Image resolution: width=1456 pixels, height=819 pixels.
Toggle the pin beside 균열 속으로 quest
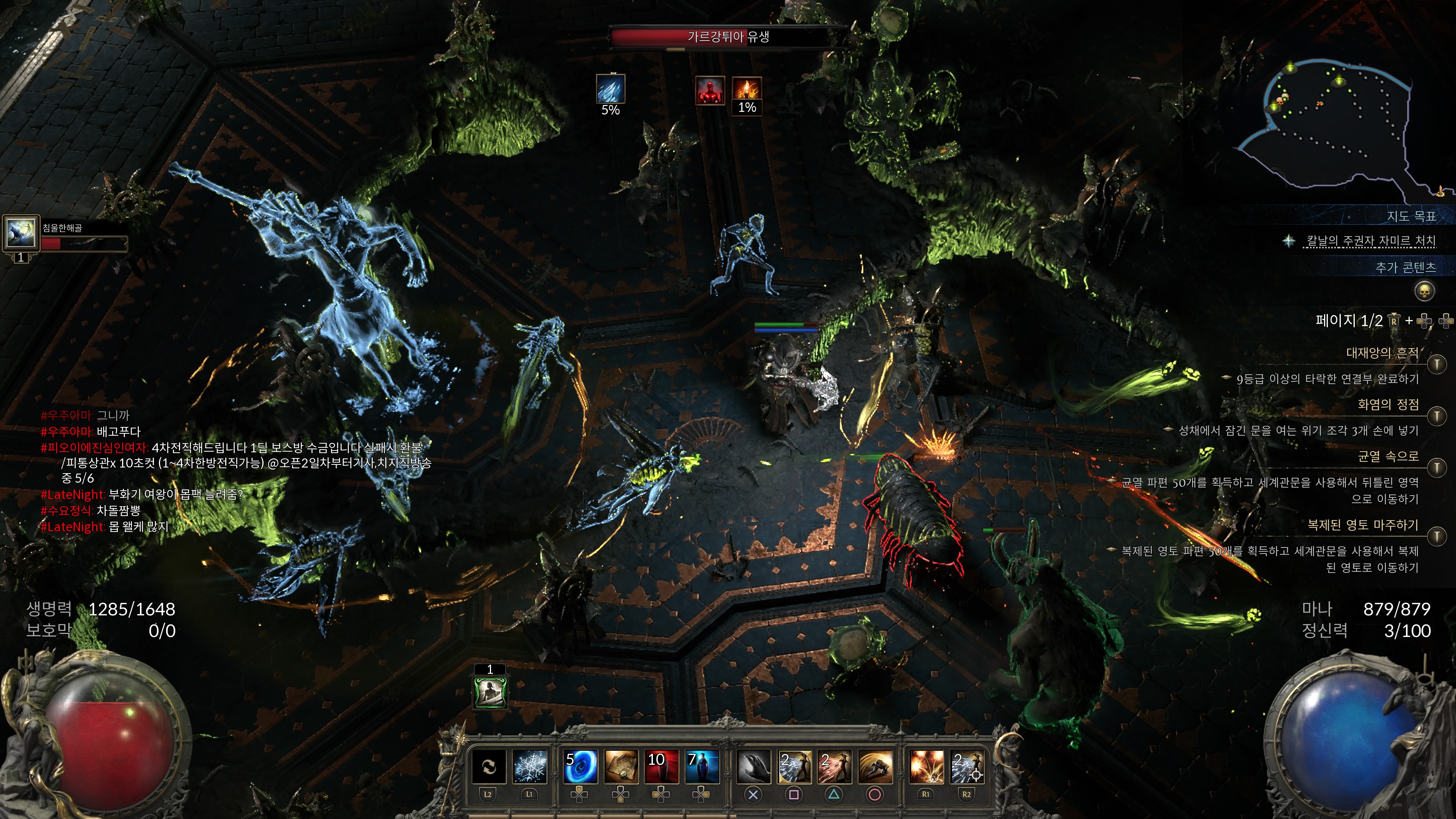click(x=1437, y=468)
